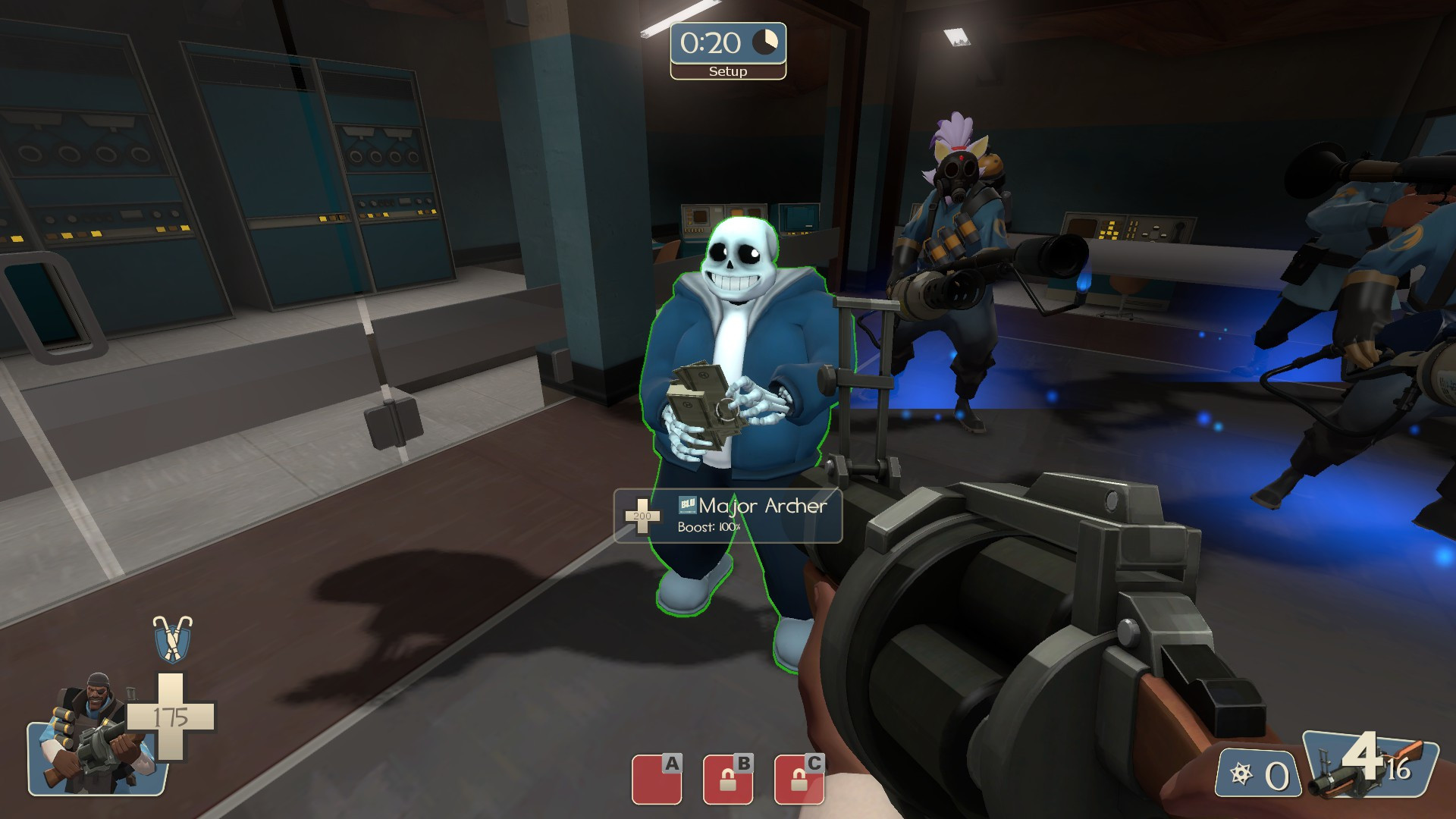This screenshot has height=819, width=1456.
Task: Click the BLU team emblem beside Major Archer
Action: (x=686, y=505)
